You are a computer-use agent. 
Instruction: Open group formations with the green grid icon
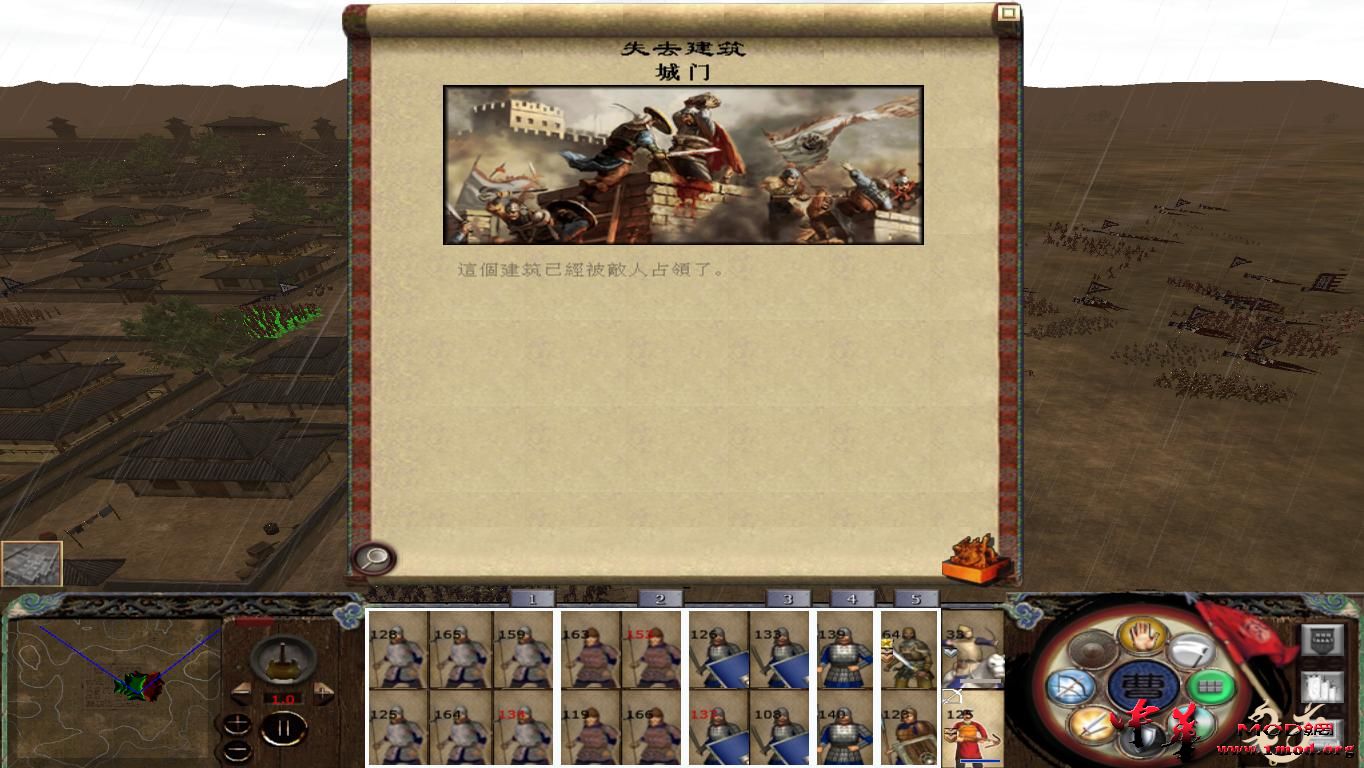1211,686
